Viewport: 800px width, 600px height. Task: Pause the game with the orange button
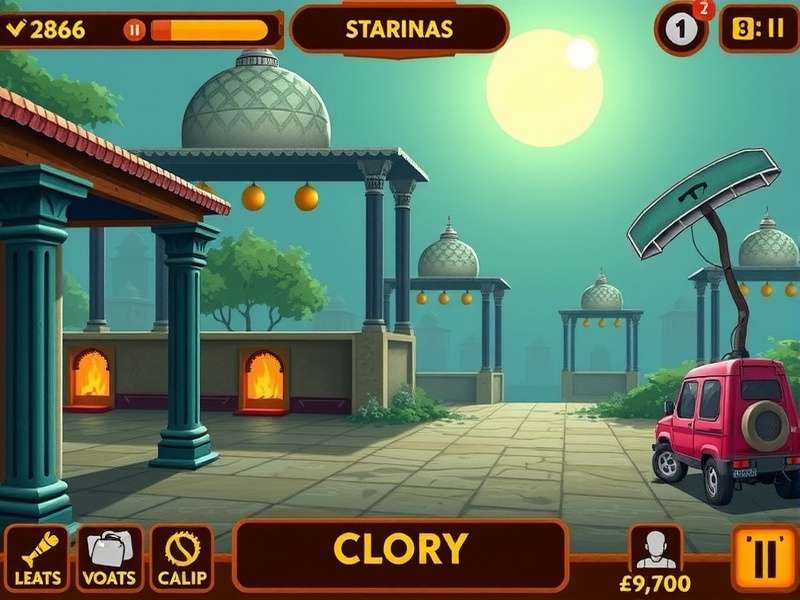(765, 557)
